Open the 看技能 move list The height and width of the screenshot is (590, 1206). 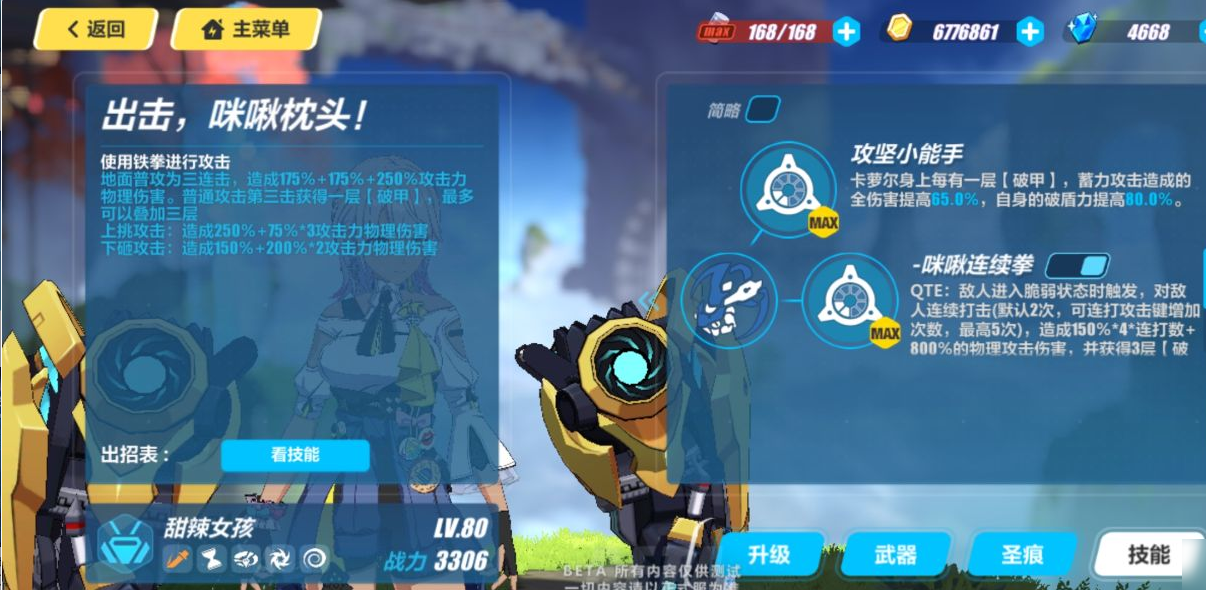(295, 455)
